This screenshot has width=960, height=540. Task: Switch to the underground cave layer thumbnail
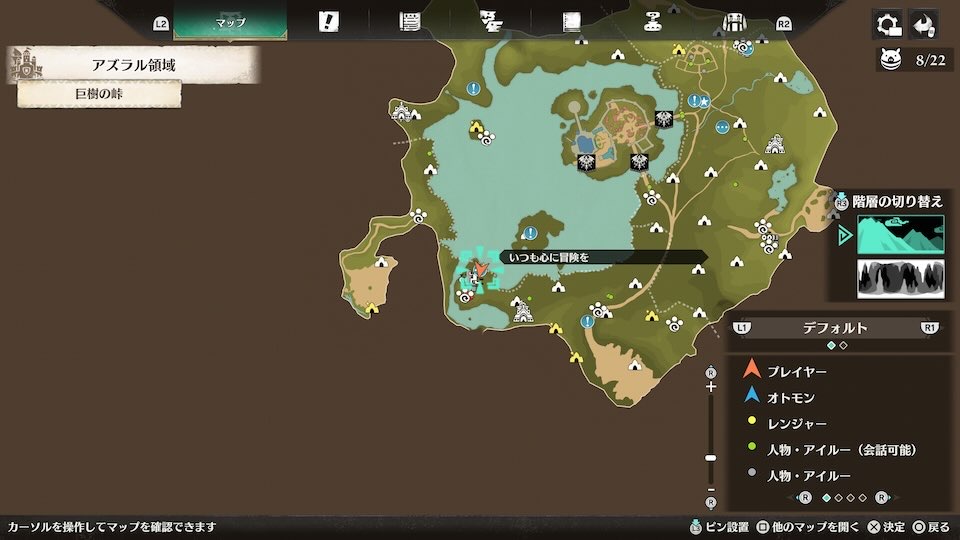900,279
